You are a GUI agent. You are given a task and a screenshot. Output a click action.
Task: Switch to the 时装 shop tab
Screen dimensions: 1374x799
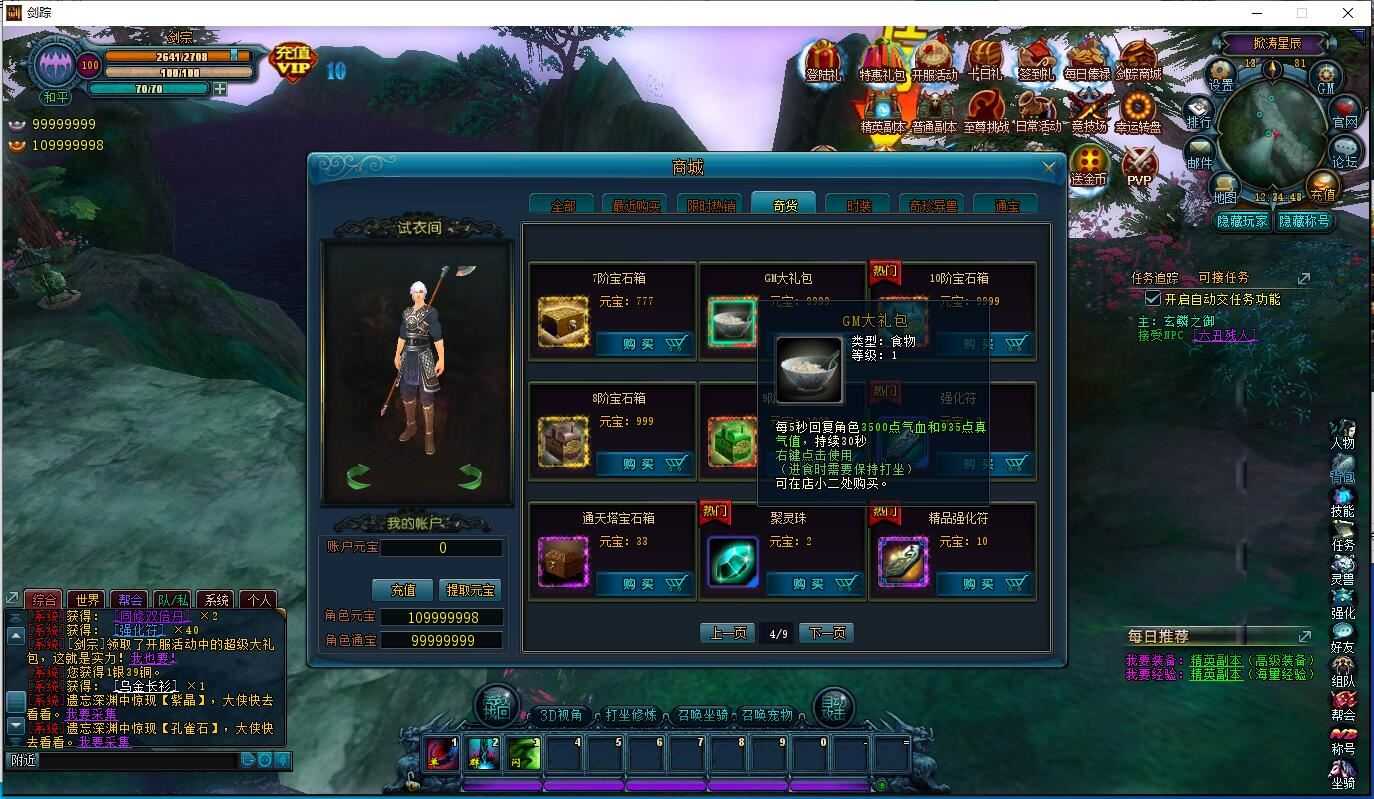tap(858, 203)
